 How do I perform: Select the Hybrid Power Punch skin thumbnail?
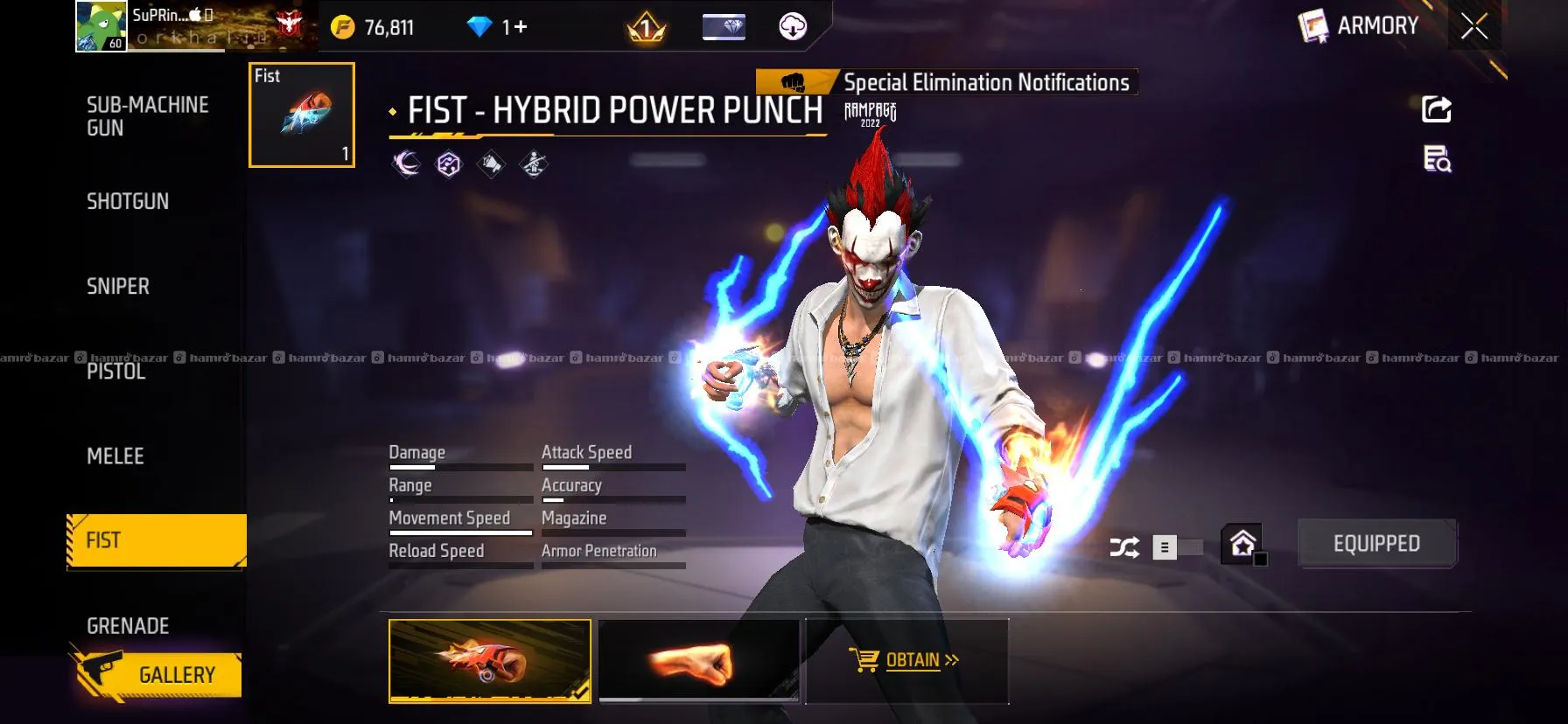(x=489, y=660)
